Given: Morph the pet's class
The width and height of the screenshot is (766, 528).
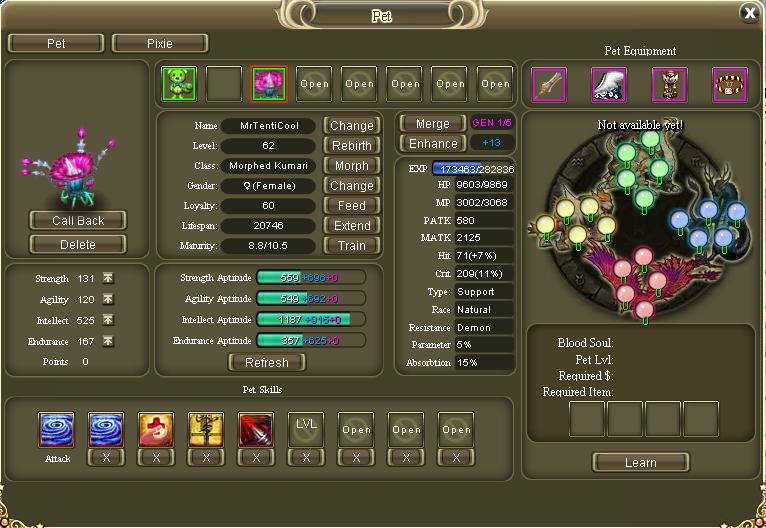Looking at the screenshot, I should (x=352, y=165).
